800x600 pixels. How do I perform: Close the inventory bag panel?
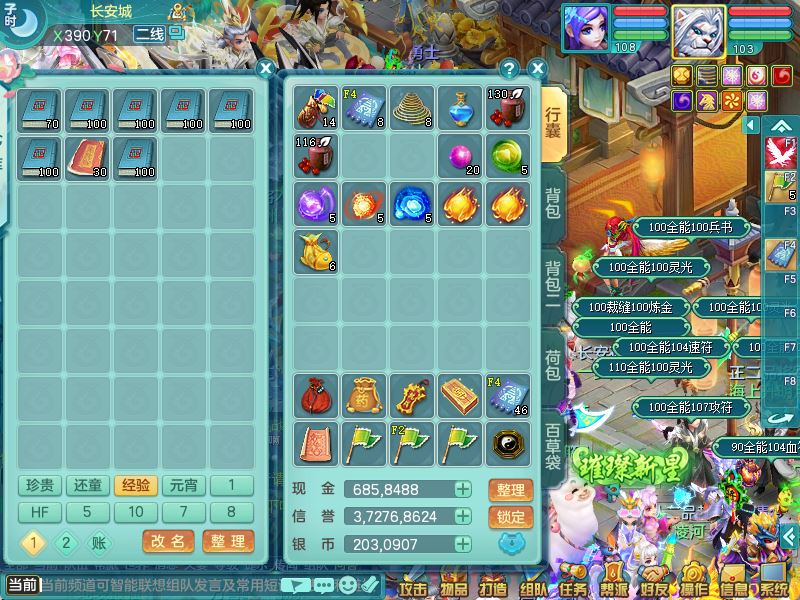coord(537,69)
